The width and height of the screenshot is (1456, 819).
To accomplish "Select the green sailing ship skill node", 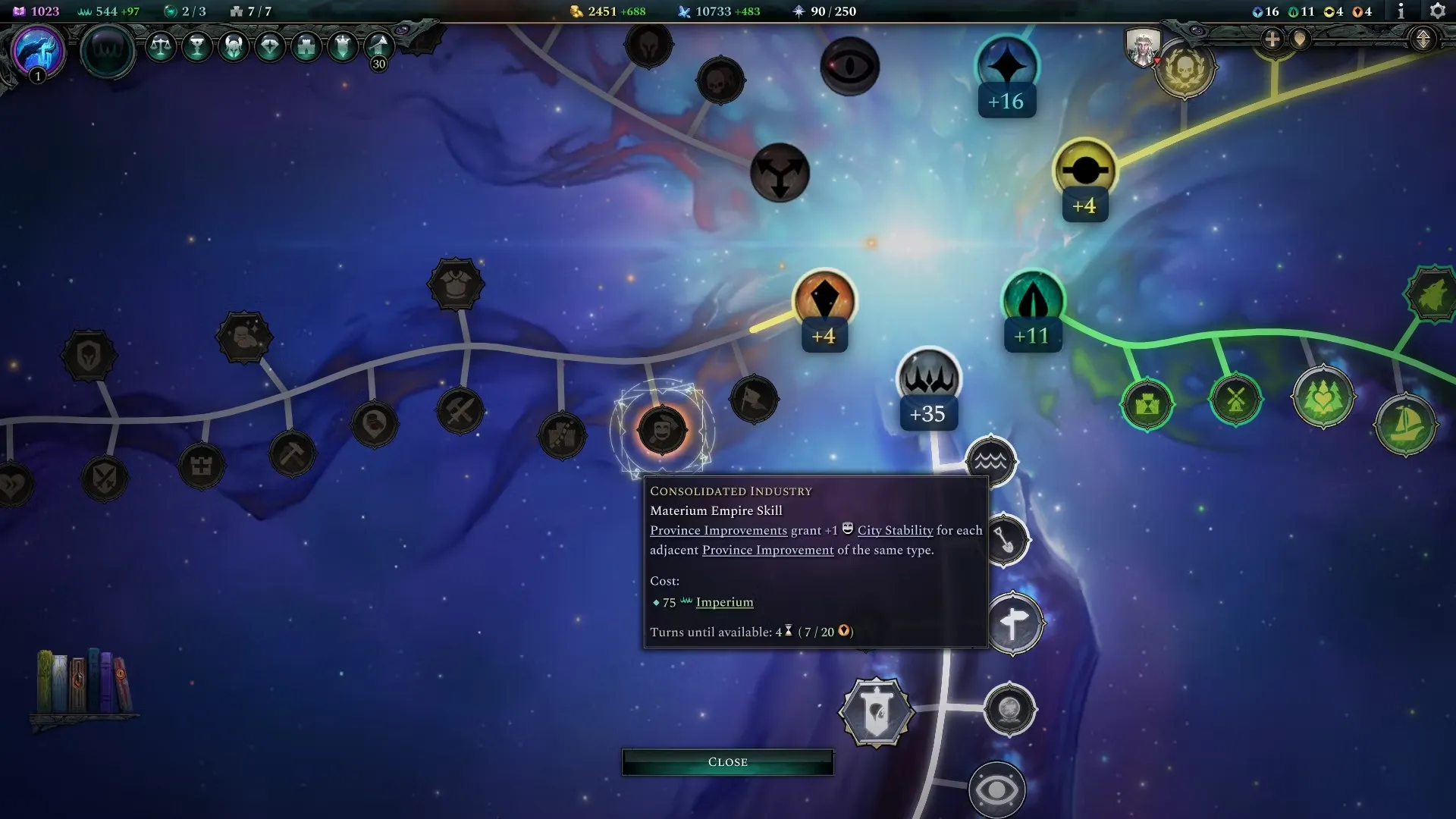I will (x=1405, y=424).
